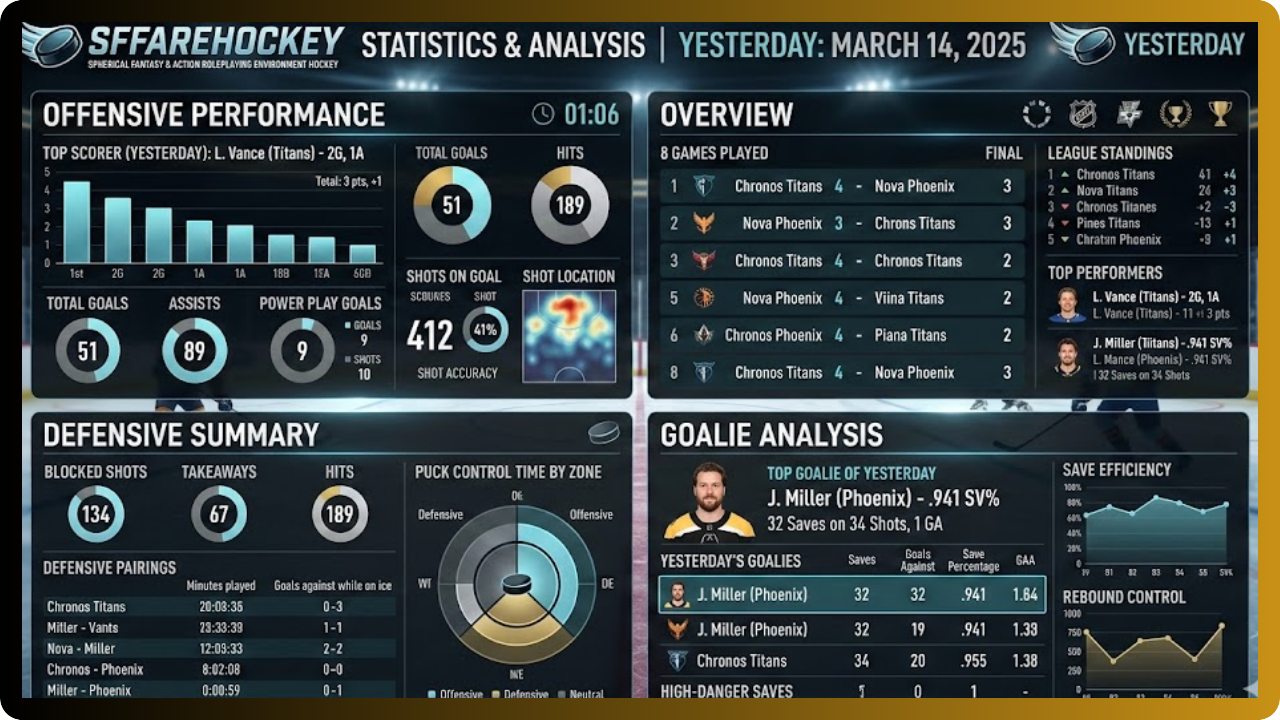Image resolution: width=1280 pixels, height=720 pixels.
Task: Click the hockey puck icon on Defensive Summary
Action: [x=604, y=431]
